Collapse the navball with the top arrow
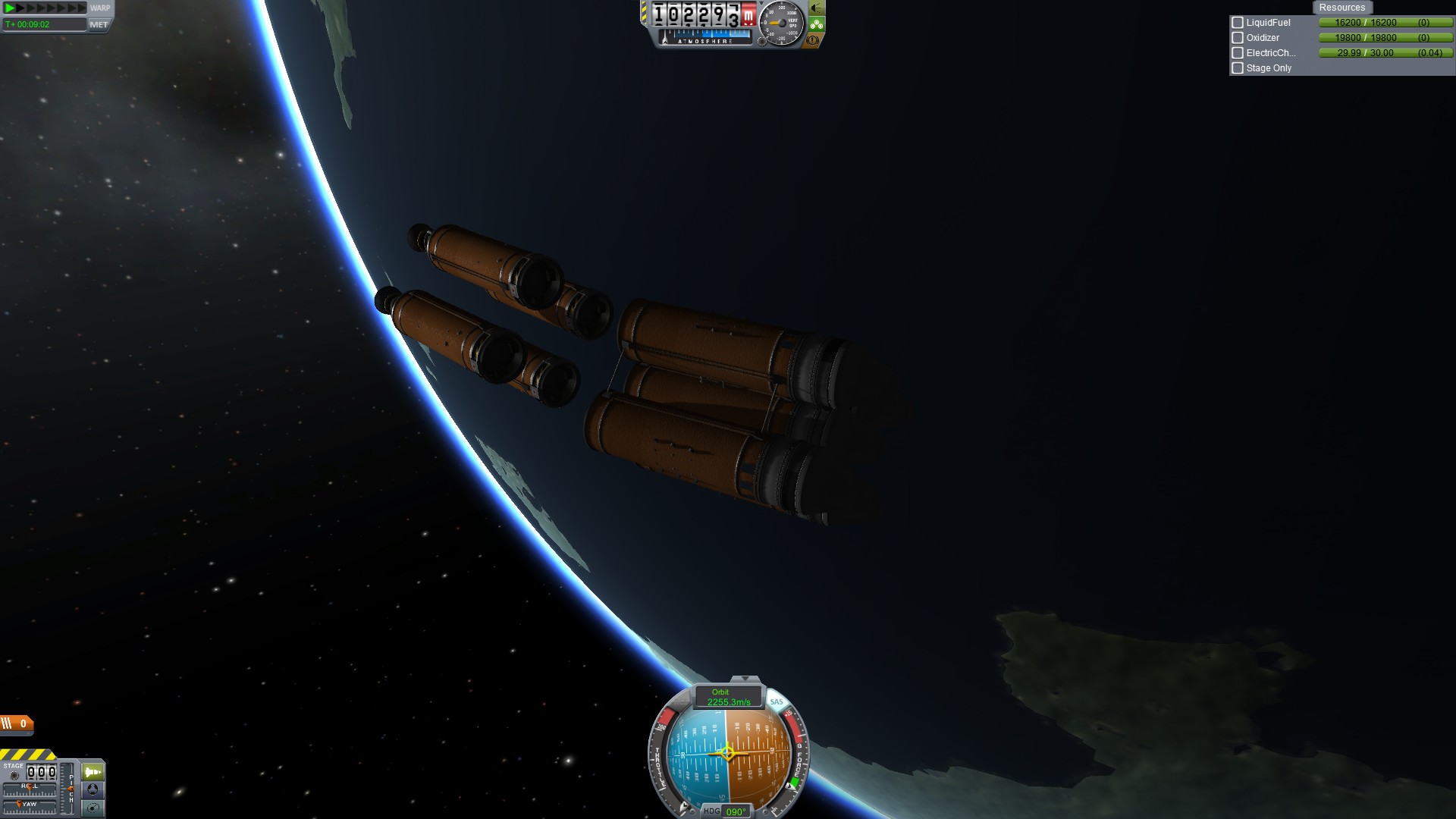 (x=745, y=679)
